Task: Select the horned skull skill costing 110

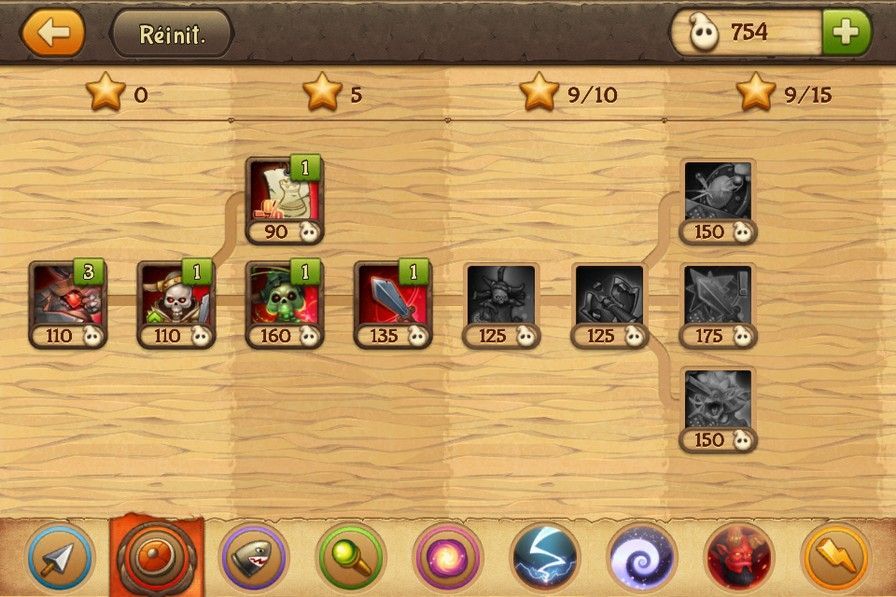Action: pos(172,297)
